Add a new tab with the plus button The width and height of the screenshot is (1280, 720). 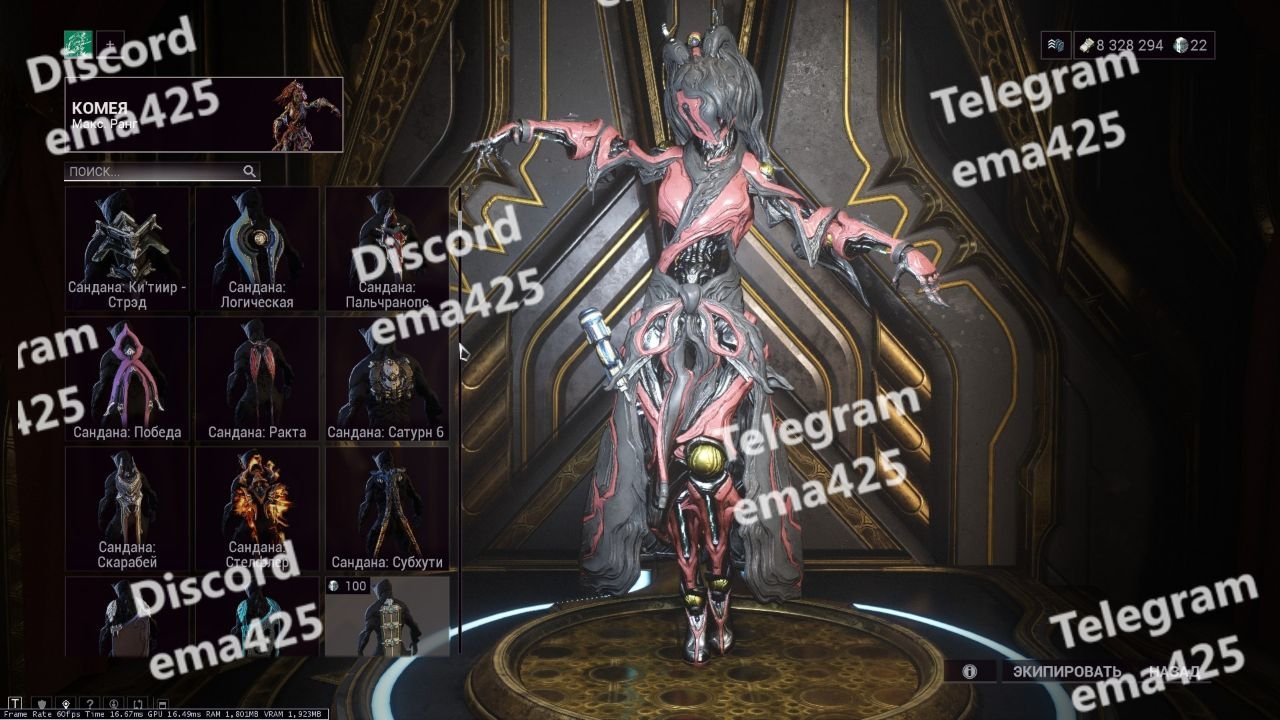(110, 44)
